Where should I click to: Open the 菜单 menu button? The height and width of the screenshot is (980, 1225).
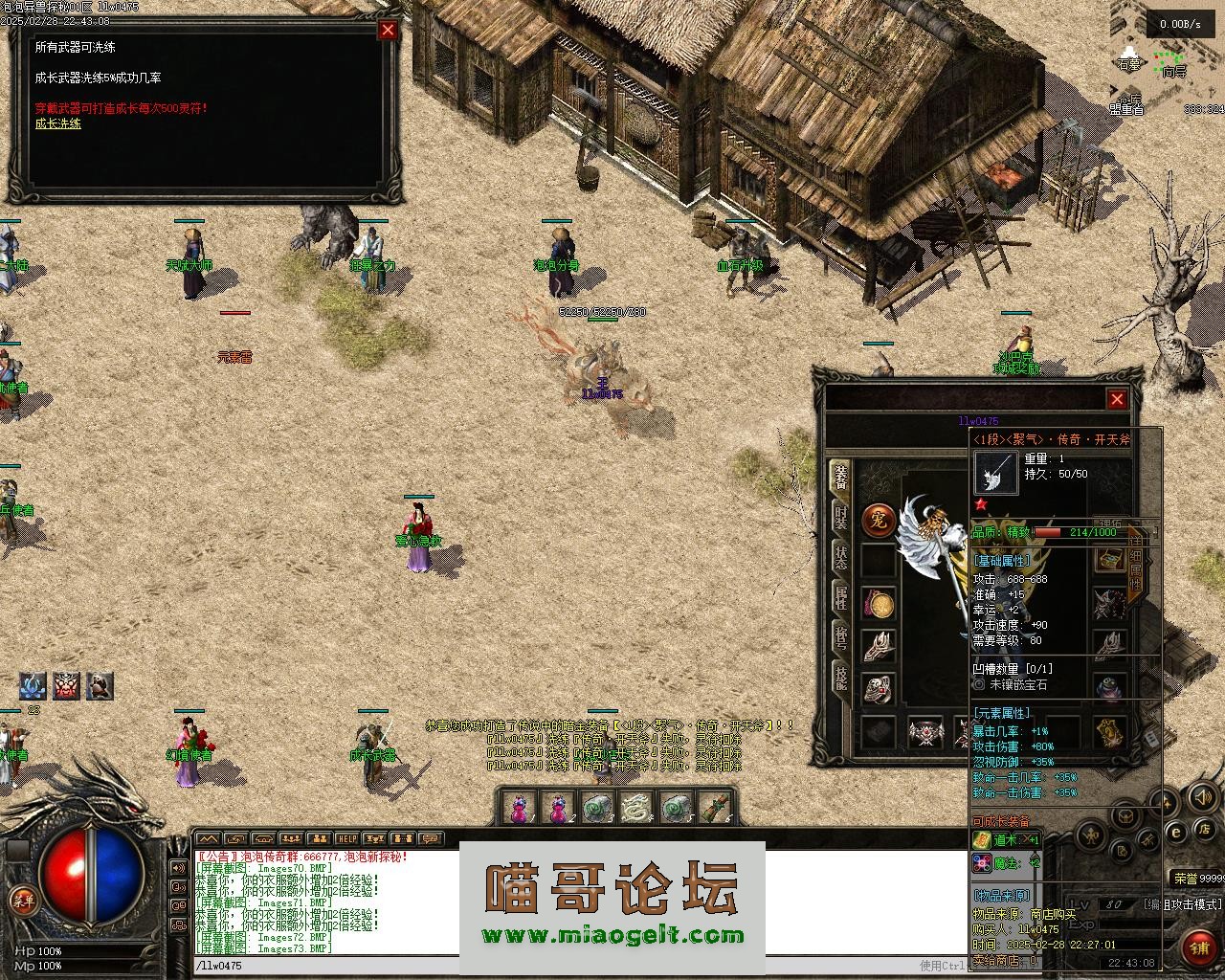coord(21,900)
